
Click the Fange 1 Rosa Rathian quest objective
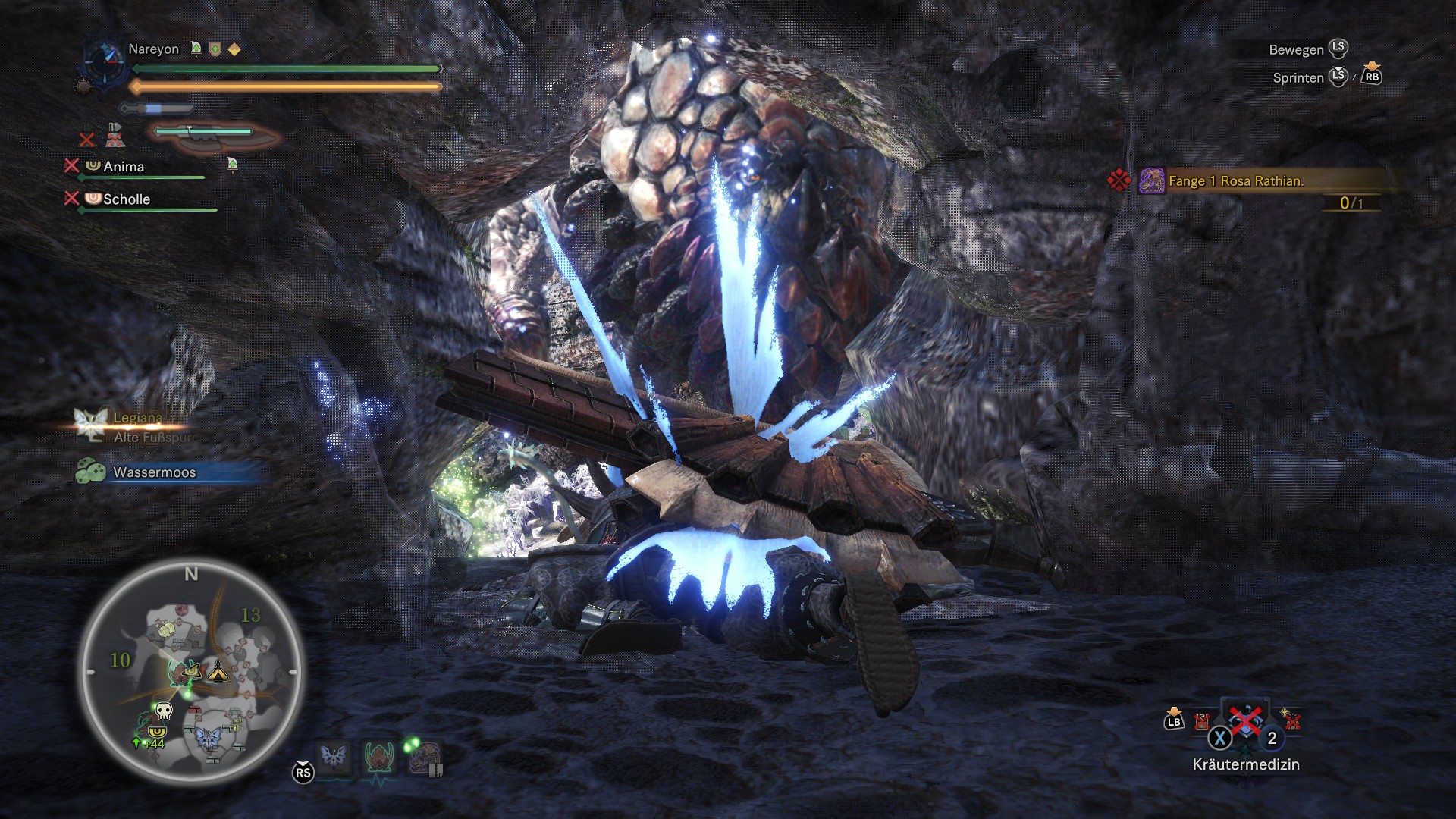click(x=1235, y=181)
